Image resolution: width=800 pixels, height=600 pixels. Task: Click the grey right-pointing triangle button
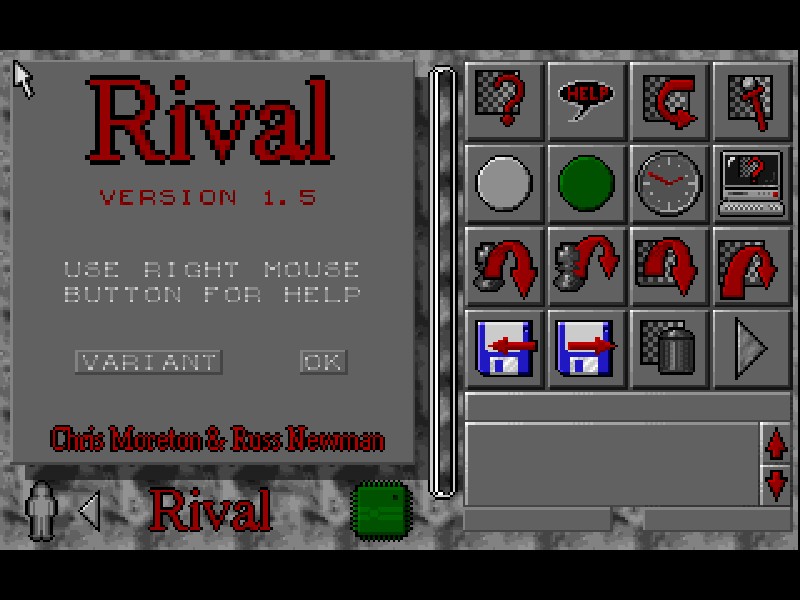click(752, 349)
